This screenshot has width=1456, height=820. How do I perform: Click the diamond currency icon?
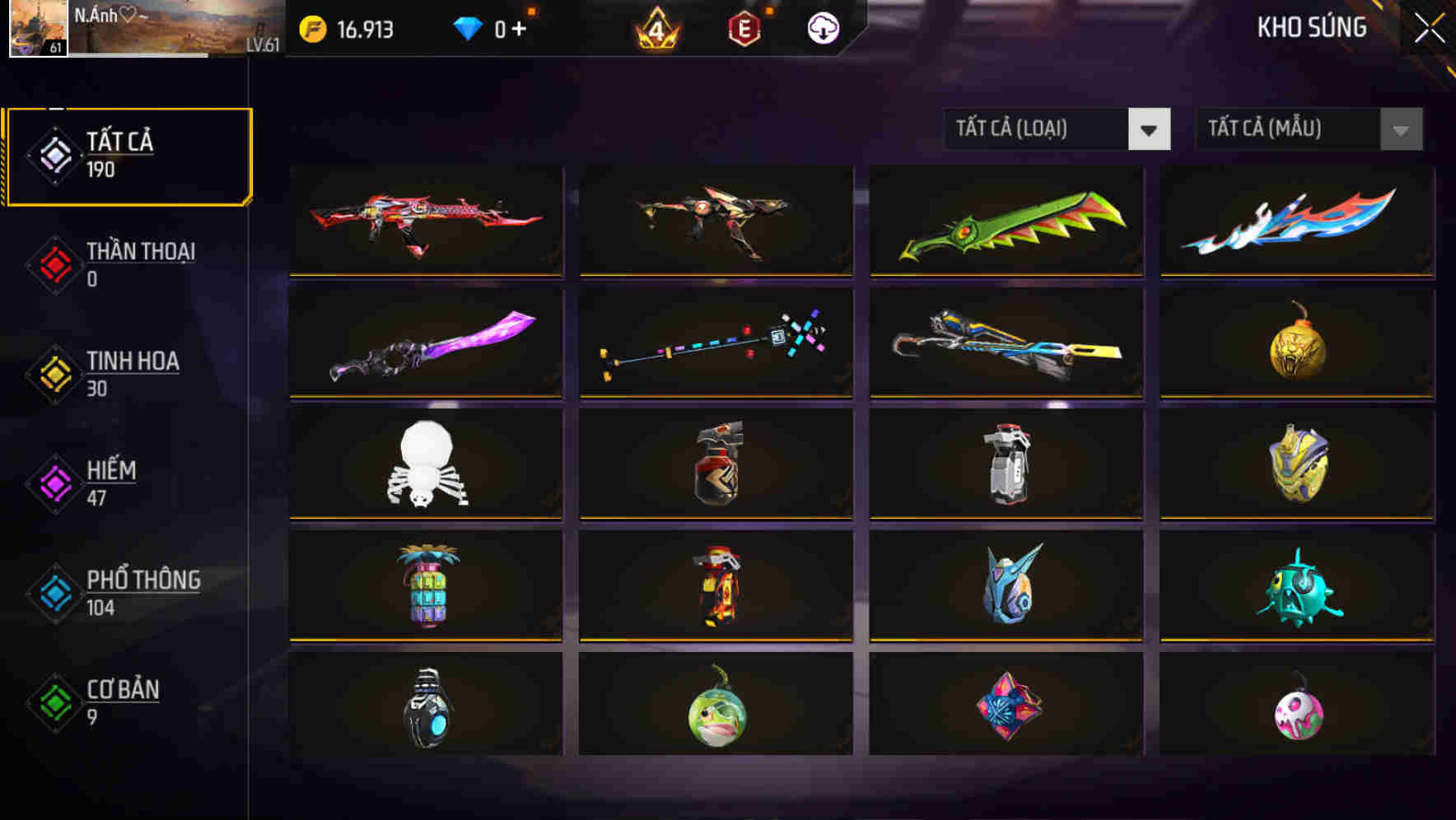click(469, 27)
